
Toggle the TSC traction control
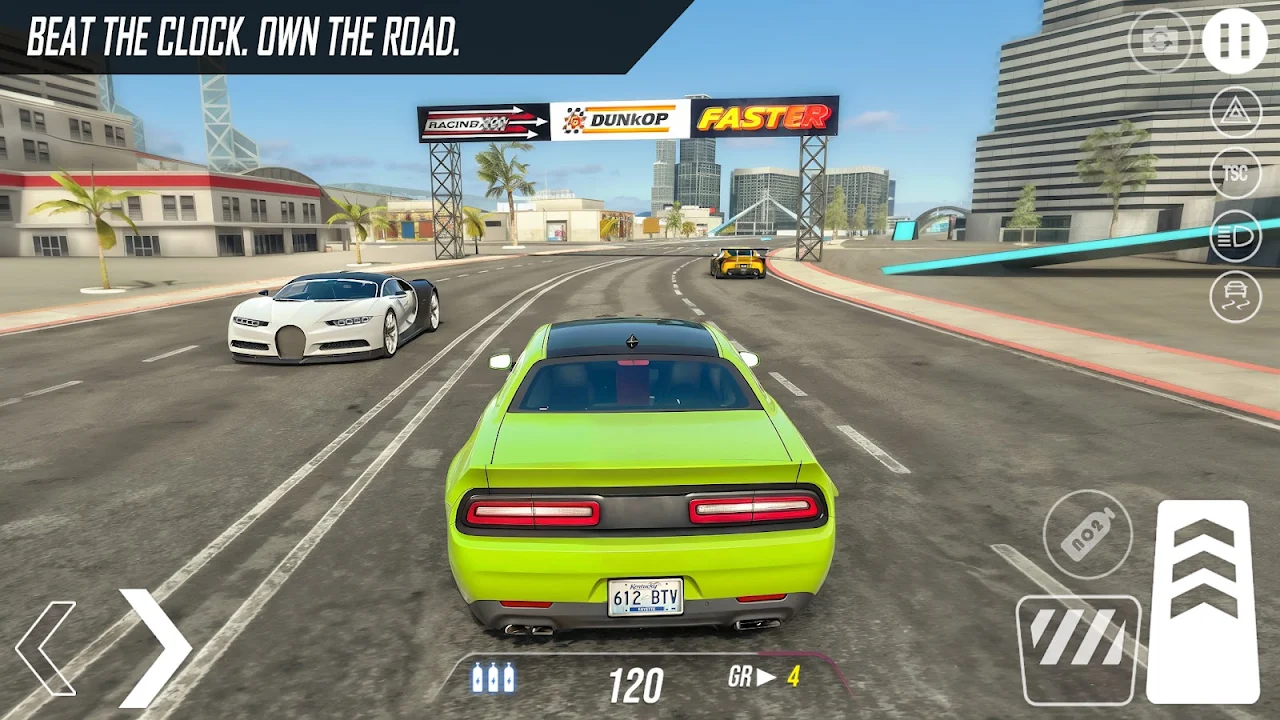click(x=1236, y=174)
